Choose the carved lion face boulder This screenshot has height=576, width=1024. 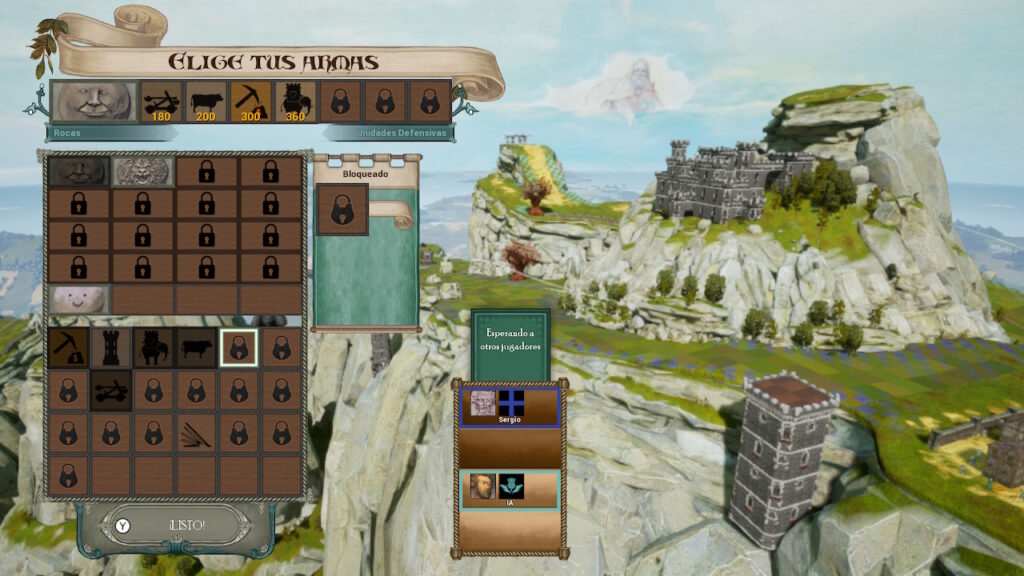click(x=143, y=171)
